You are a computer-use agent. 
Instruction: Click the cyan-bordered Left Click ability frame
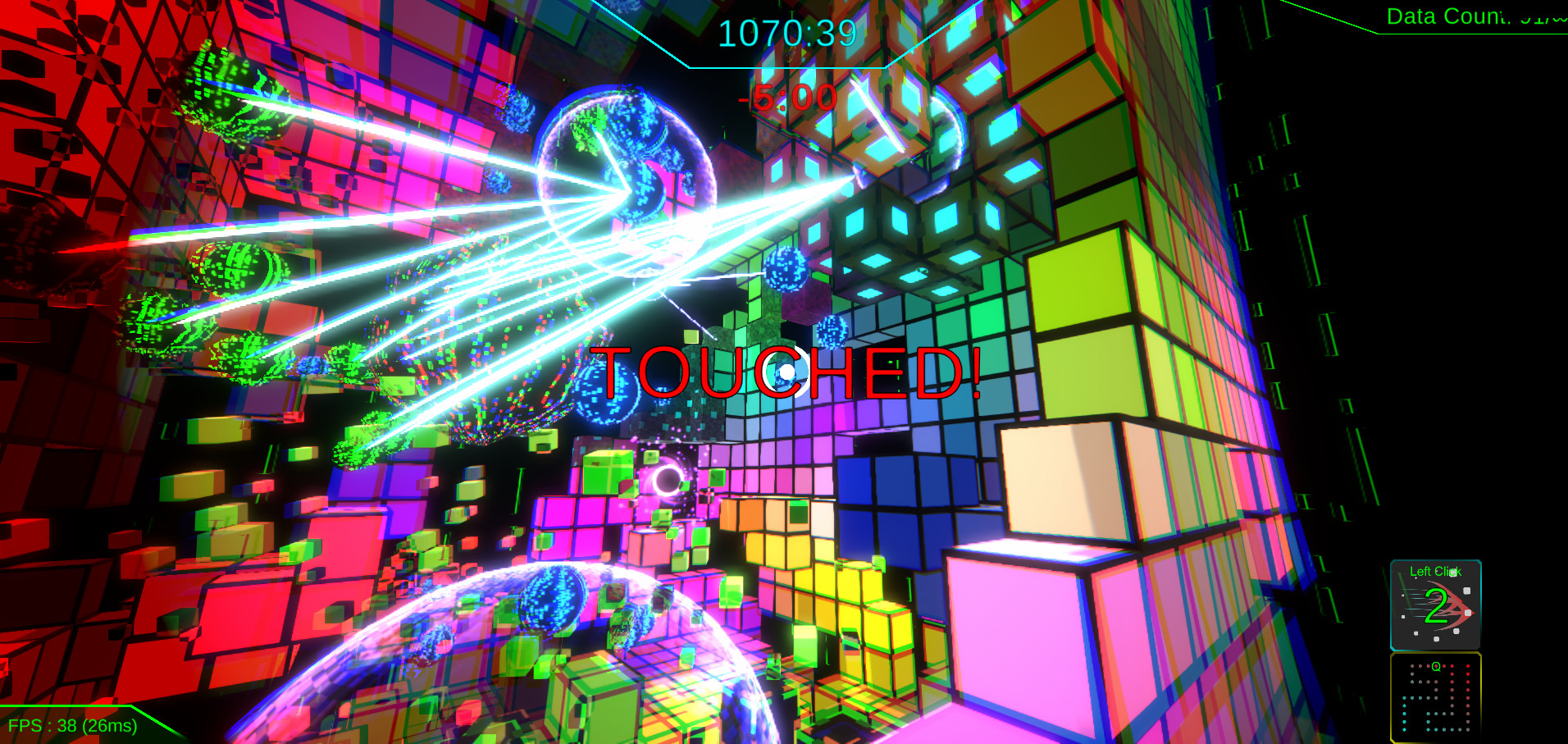pyautogui.click(x=1437, y=605)
